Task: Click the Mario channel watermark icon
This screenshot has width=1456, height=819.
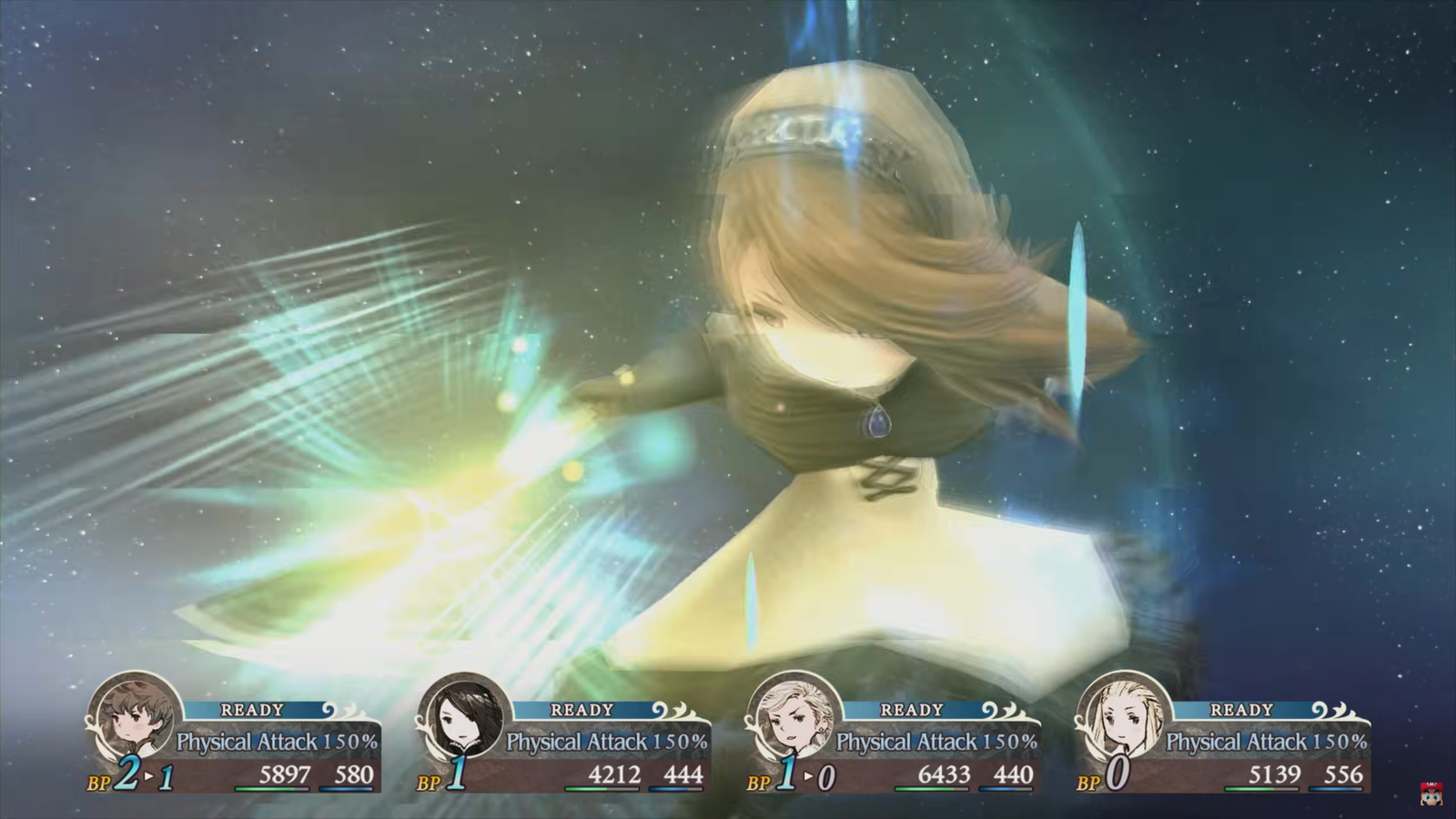Action: 1431,793
